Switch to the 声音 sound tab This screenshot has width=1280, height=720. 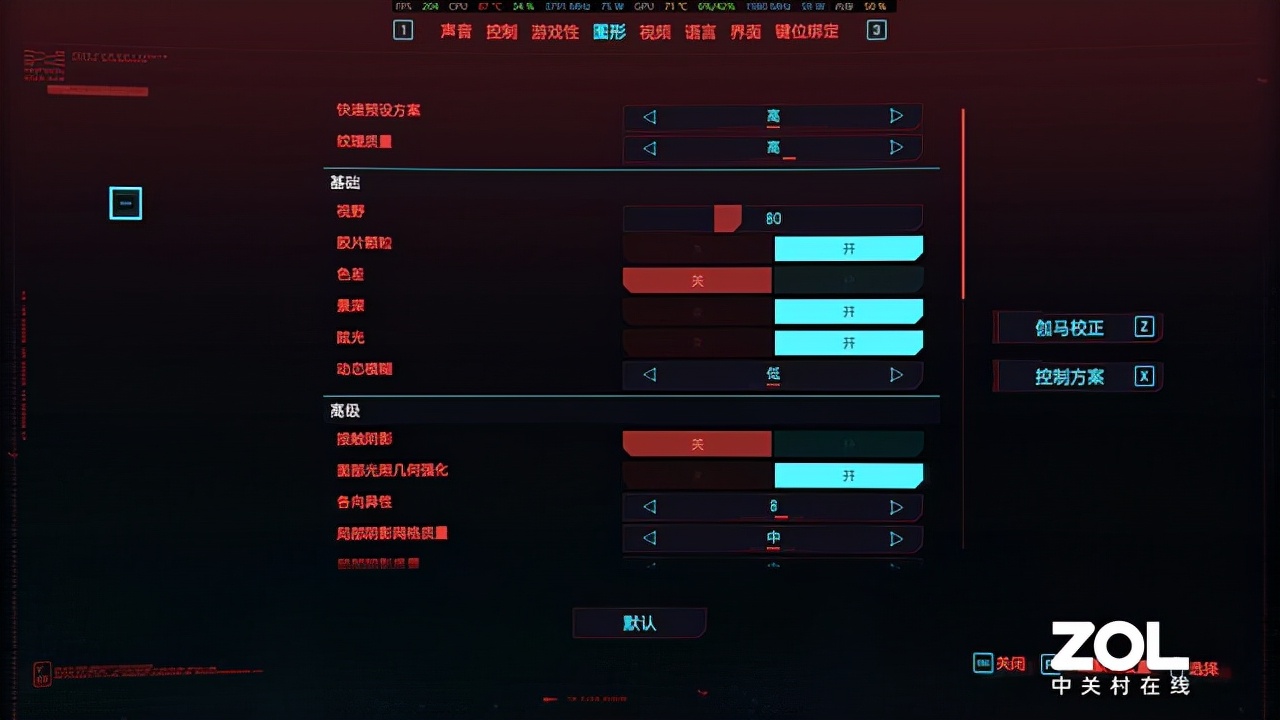(x=455, y=31)
